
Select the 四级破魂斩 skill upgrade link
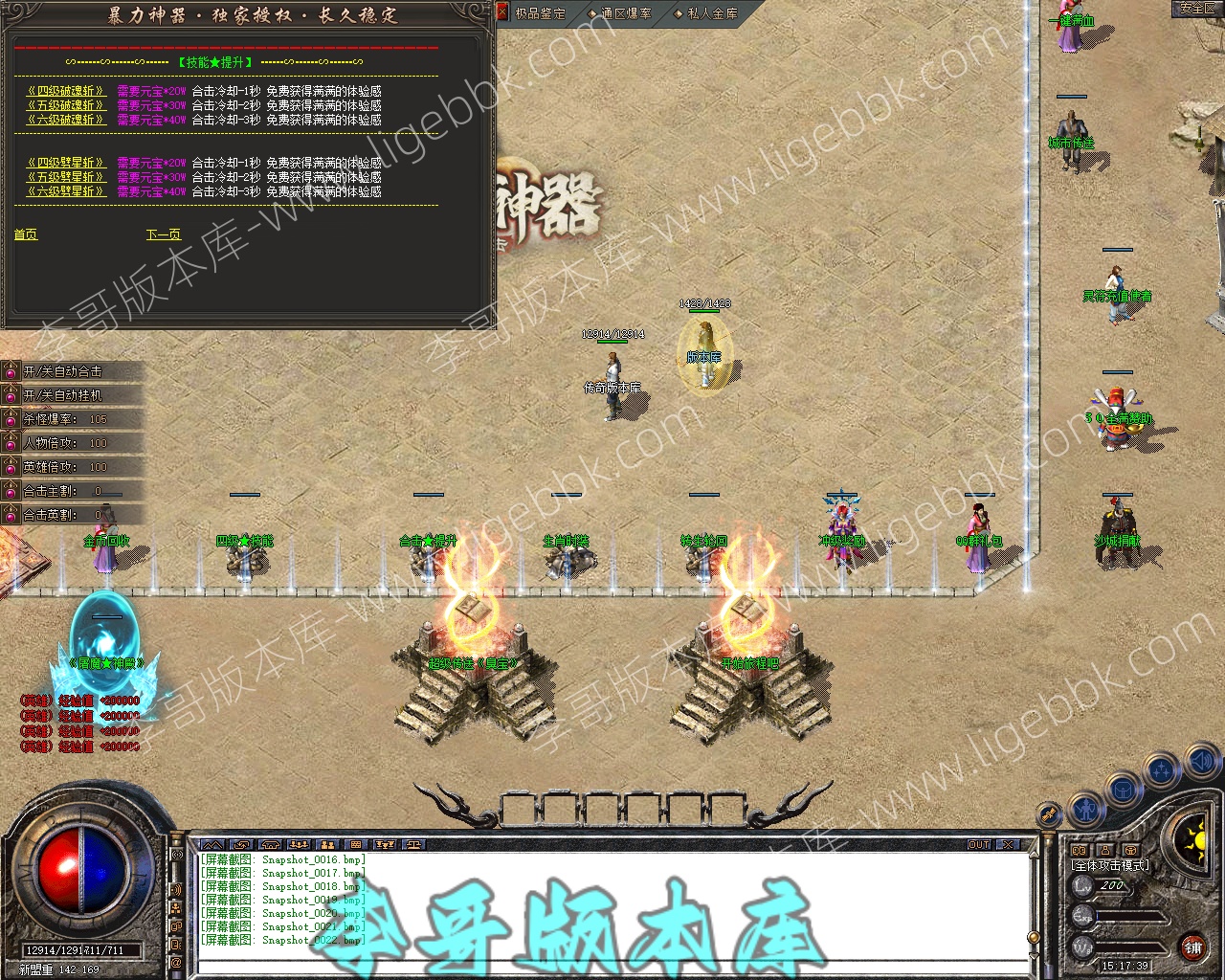pyautogui.click(x=66, y=92)
